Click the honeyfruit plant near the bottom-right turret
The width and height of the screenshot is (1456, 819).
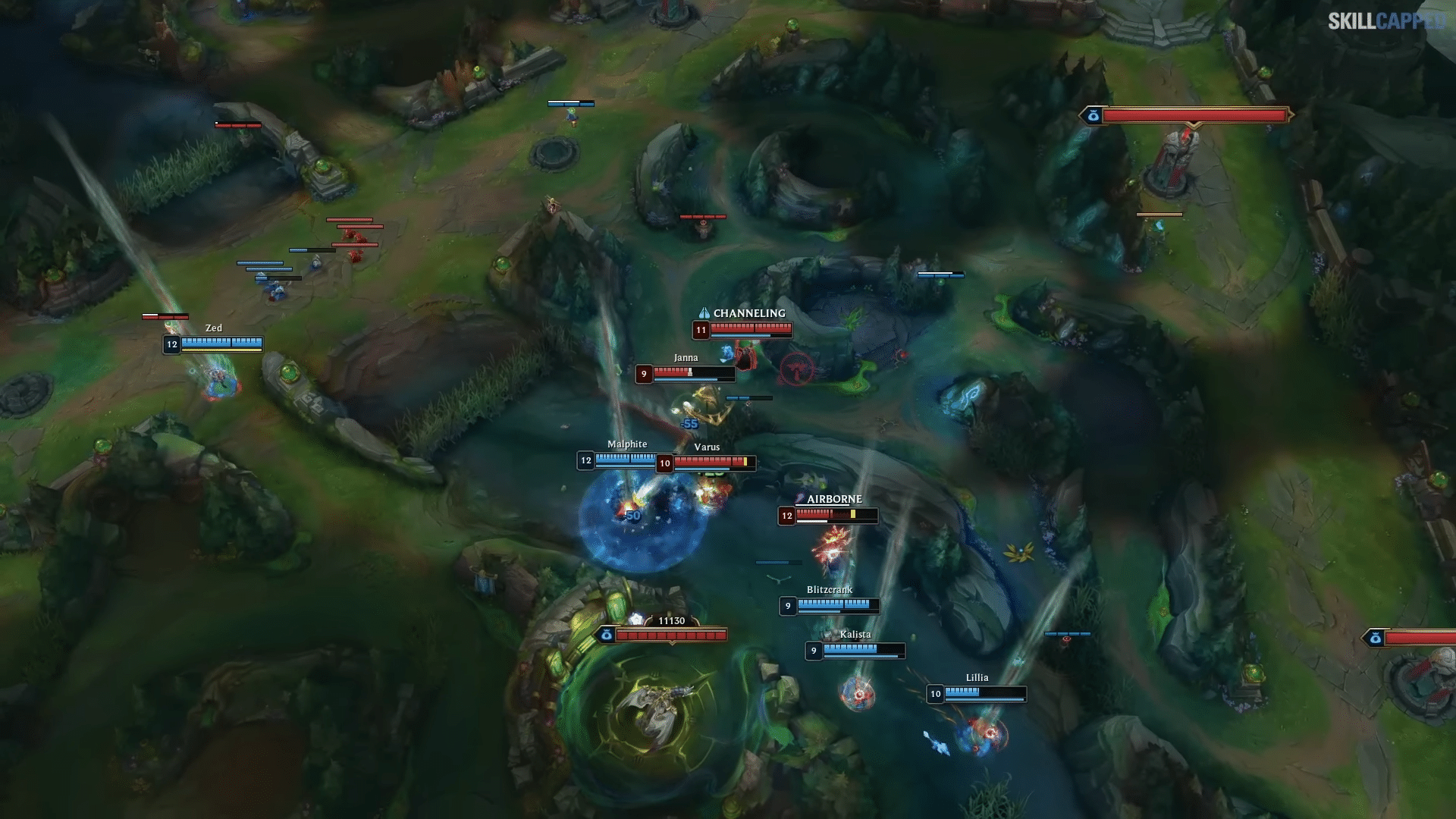(1255, 671)
